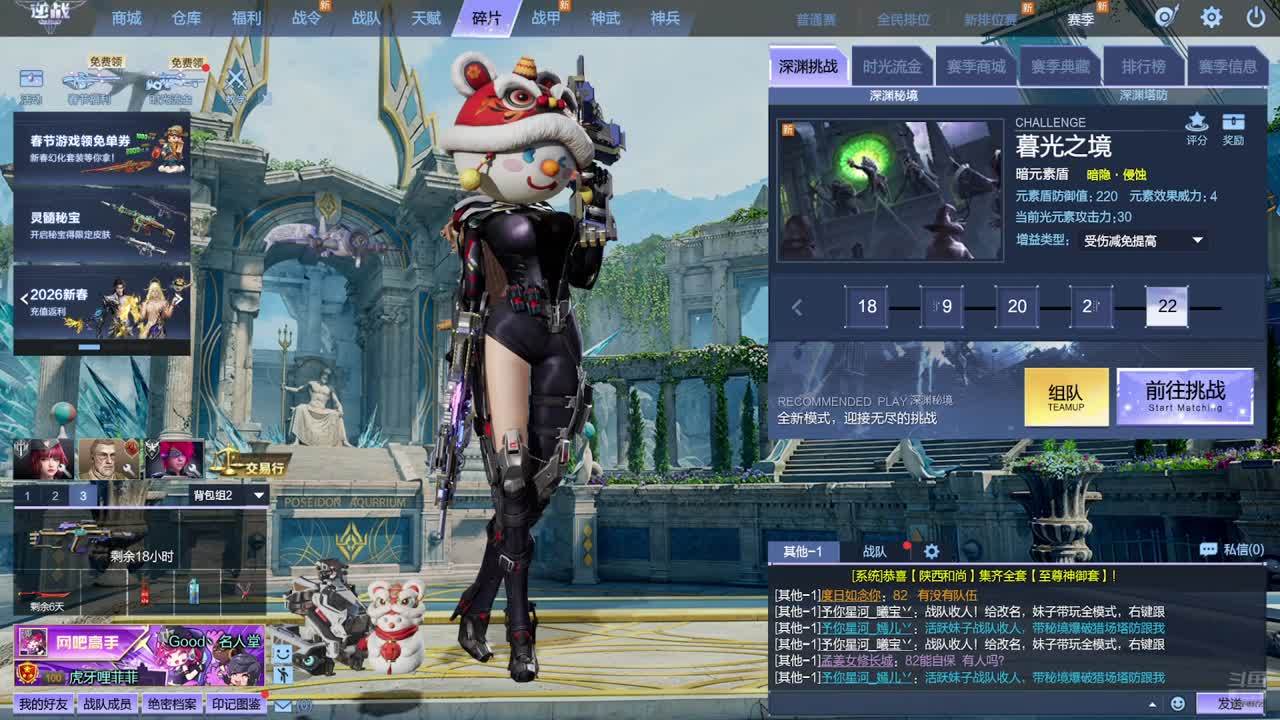Select challenge level 18
The image size is (1280, 720).
[867, 306]
